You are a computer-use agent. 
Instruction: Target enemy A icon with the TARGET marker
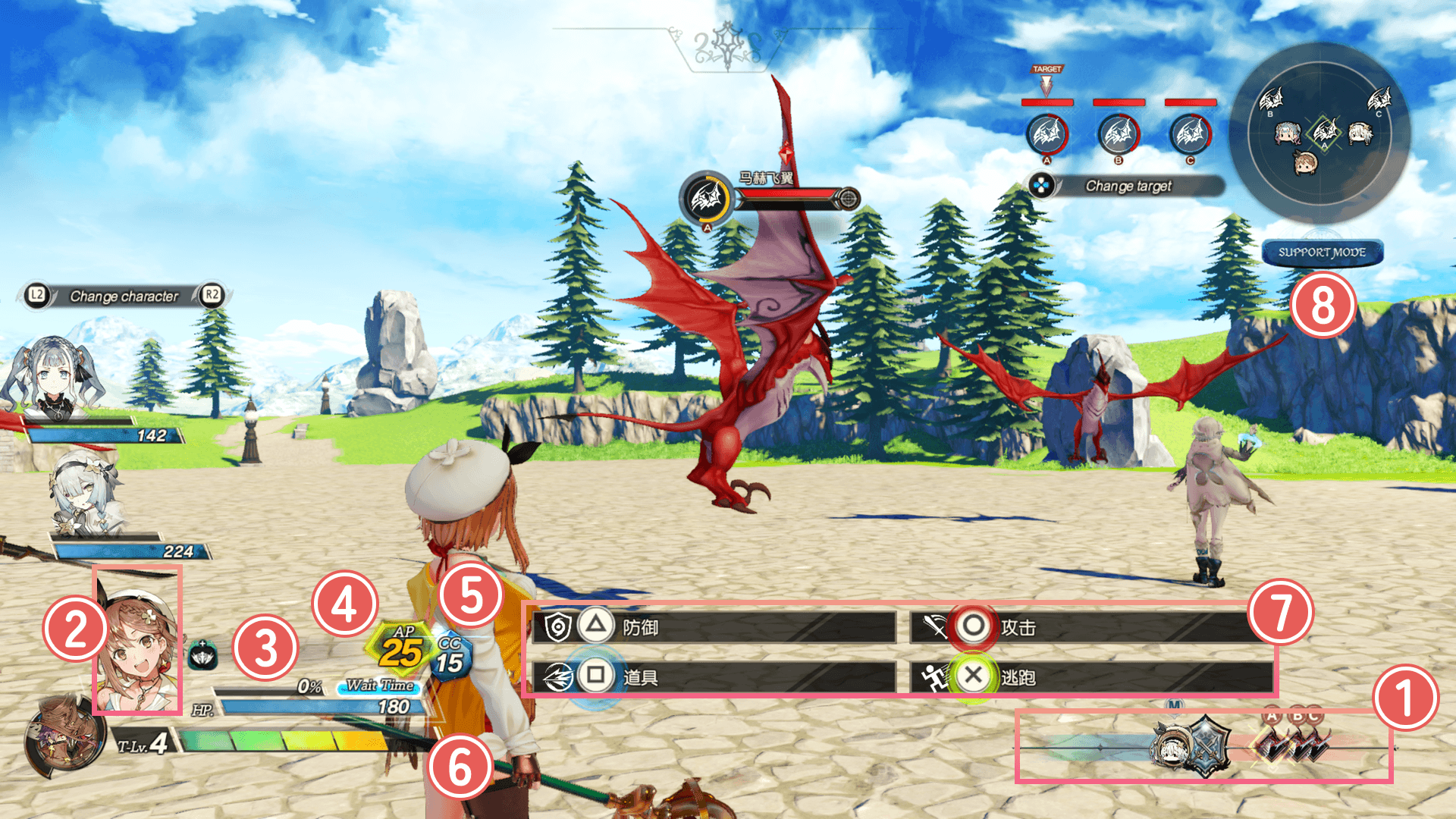point(1046,135)
